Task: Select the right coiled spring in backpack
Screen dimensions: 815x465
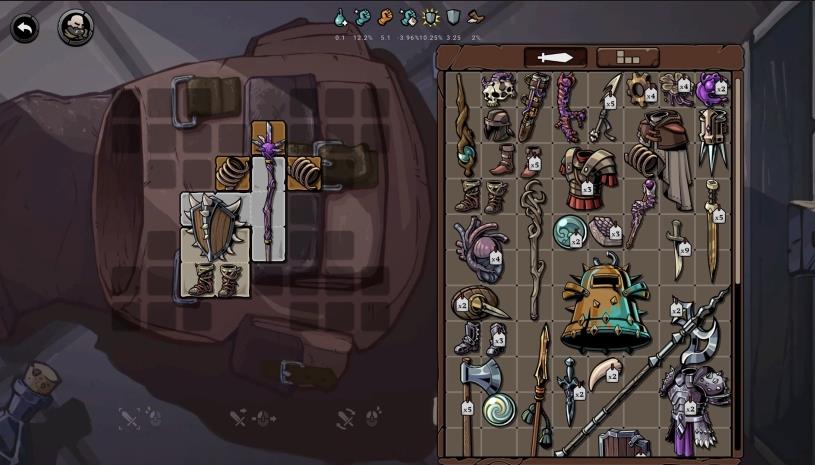Action: pos(304,172)
